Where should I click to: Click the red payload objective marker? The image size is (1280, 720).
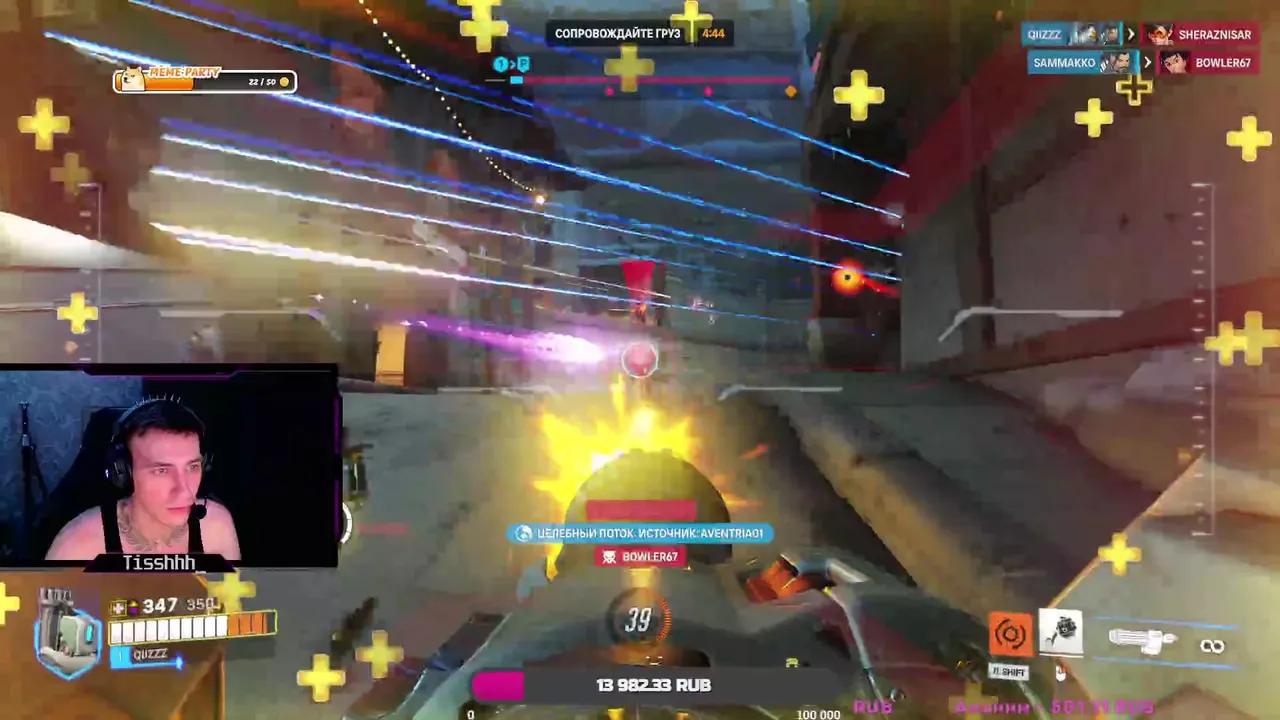637,272
